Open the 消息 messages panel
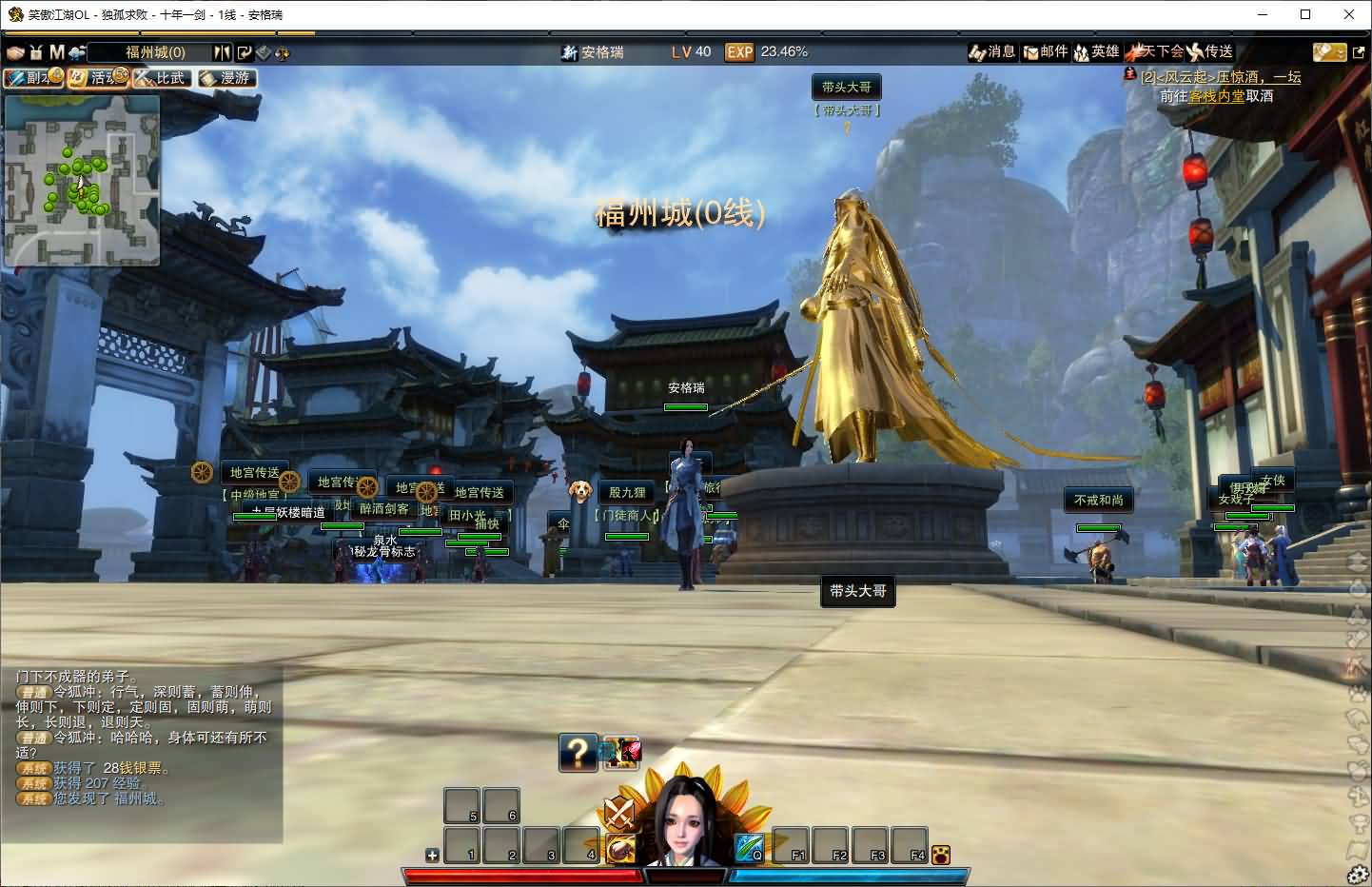The height and width of the screenshot is (887, 1372). pos(991,52)
